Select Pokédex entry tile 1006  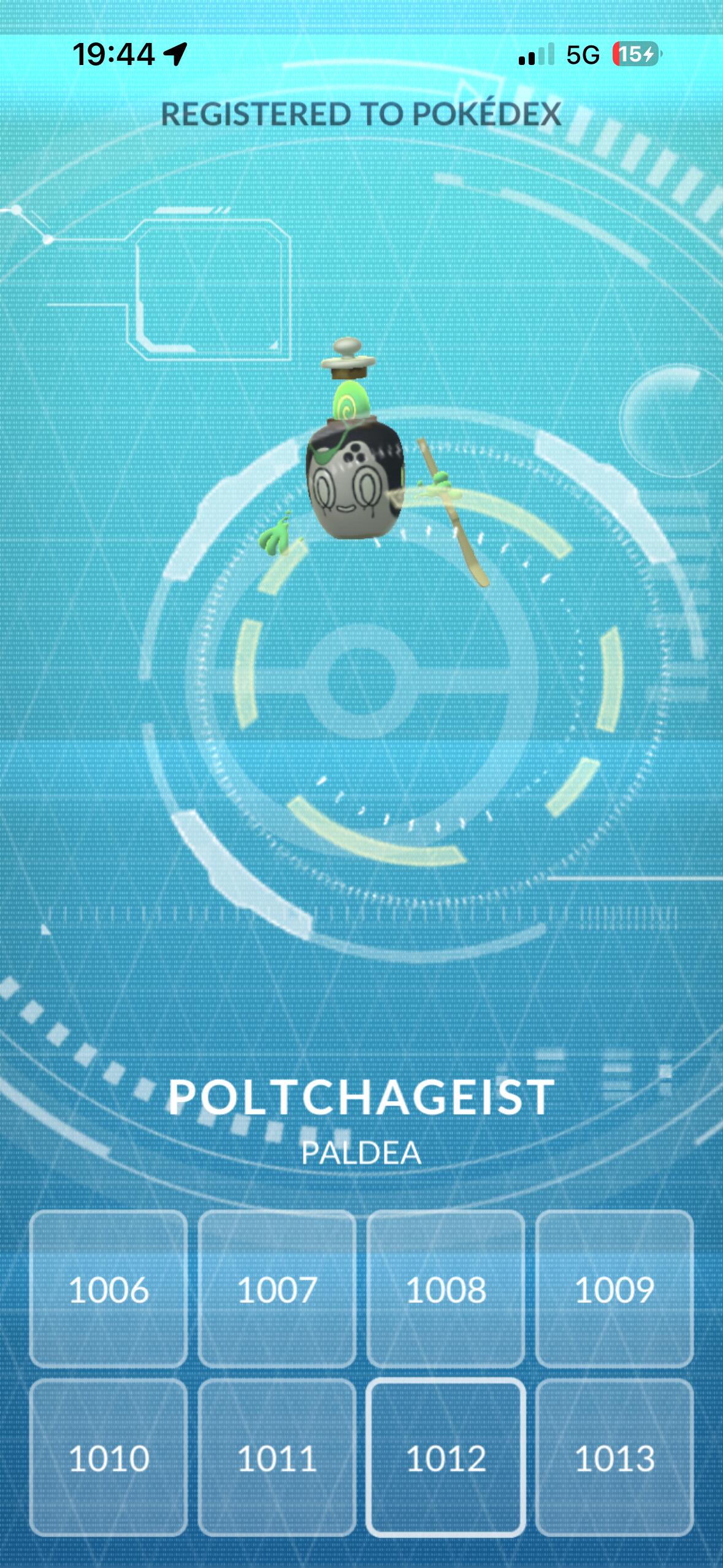pyautogui.click(x=109, y=1289)
